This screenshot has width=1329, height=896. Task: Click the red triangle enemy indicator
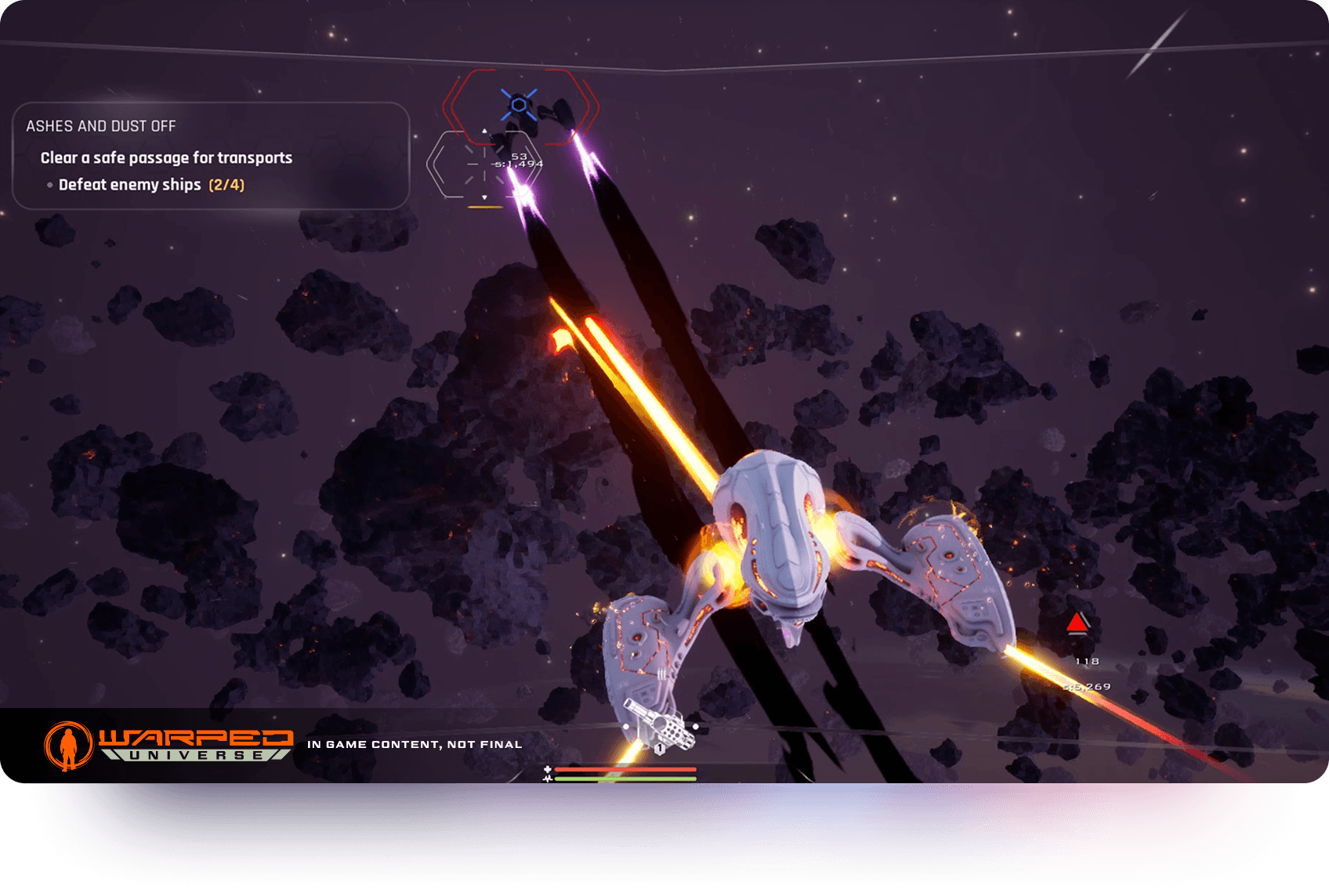(x=1077, y=623)
